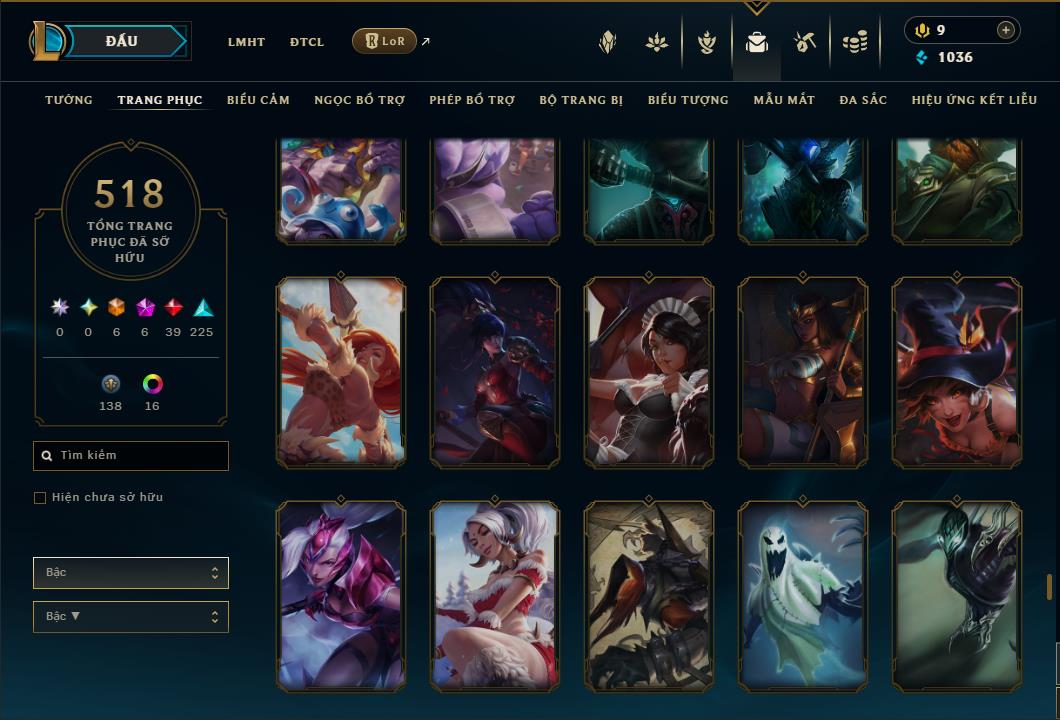Switch to the TƯỚNG champions tab
This screenshot has width=1060, height=720.
coord(69,100)
